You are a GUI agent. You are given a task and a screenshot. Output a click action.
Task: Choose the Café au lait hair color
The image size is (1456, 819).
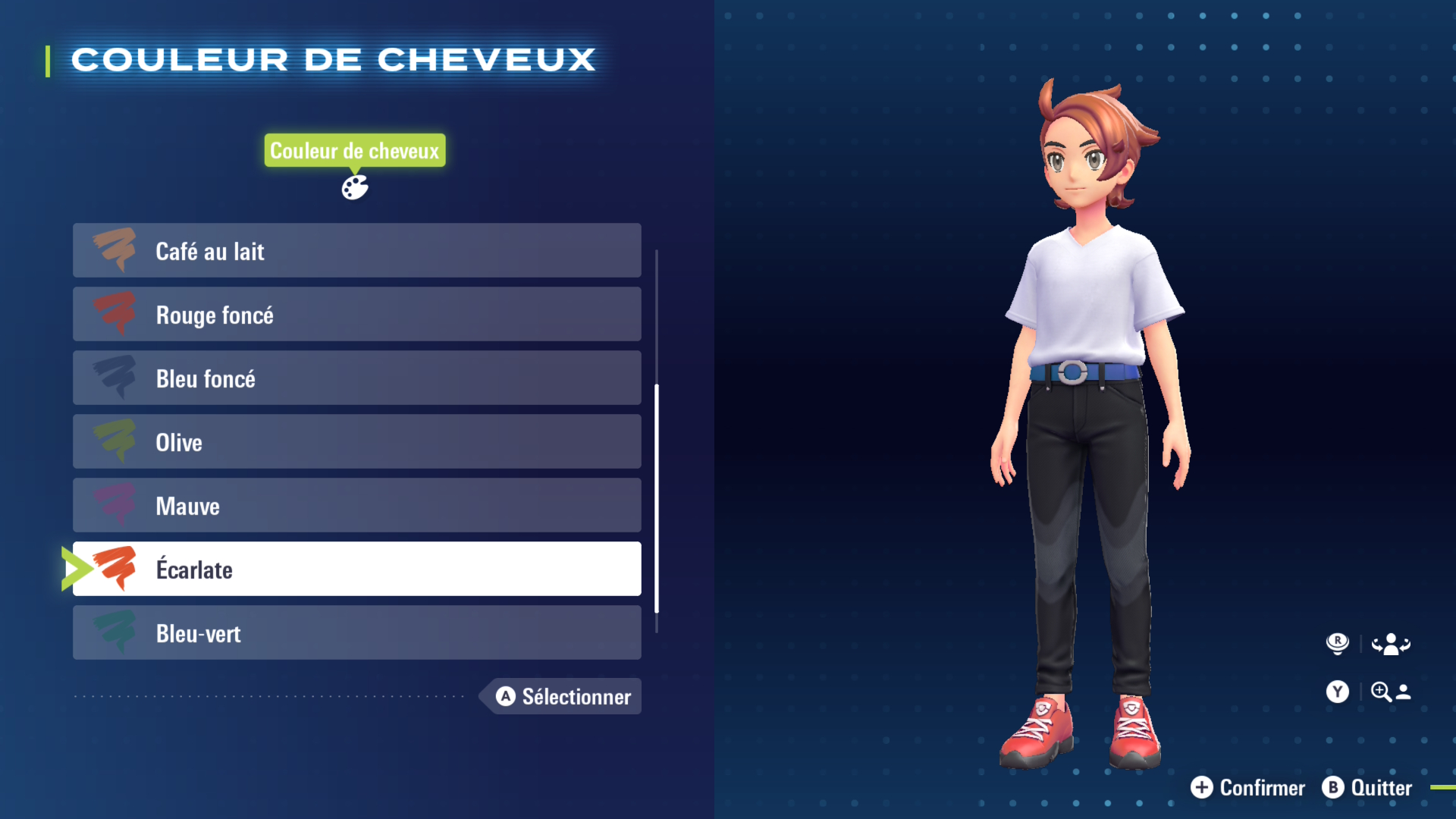point(356,251)
